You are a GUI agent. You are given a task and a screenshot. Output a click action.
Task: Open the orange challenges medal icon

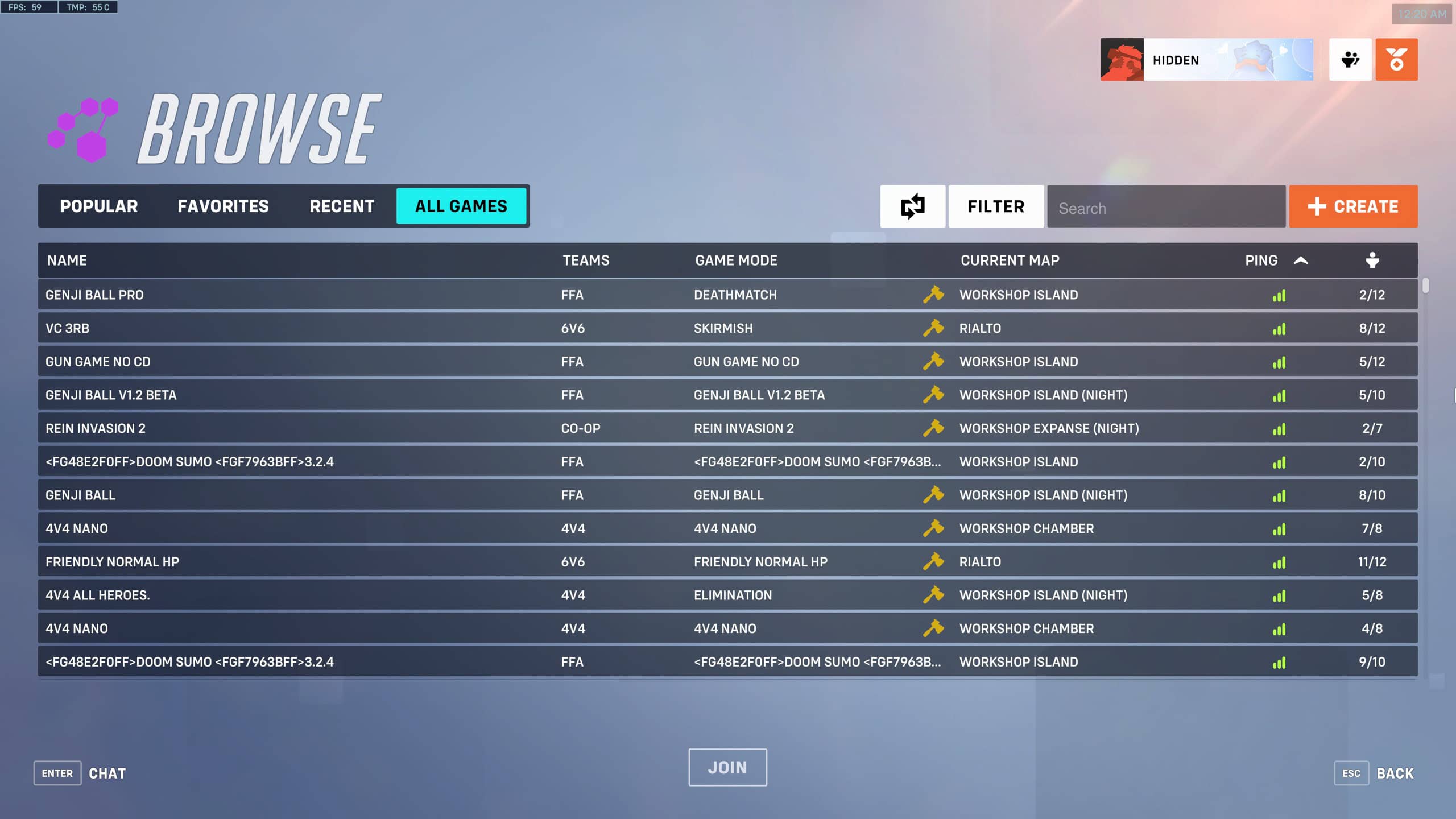tap(1397, 59)
